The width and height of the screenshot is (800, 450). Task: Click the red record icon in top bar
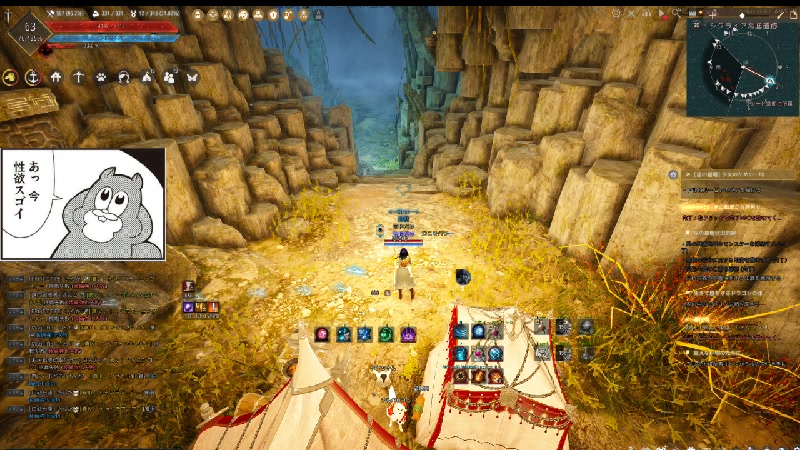(x=662, y=15)
